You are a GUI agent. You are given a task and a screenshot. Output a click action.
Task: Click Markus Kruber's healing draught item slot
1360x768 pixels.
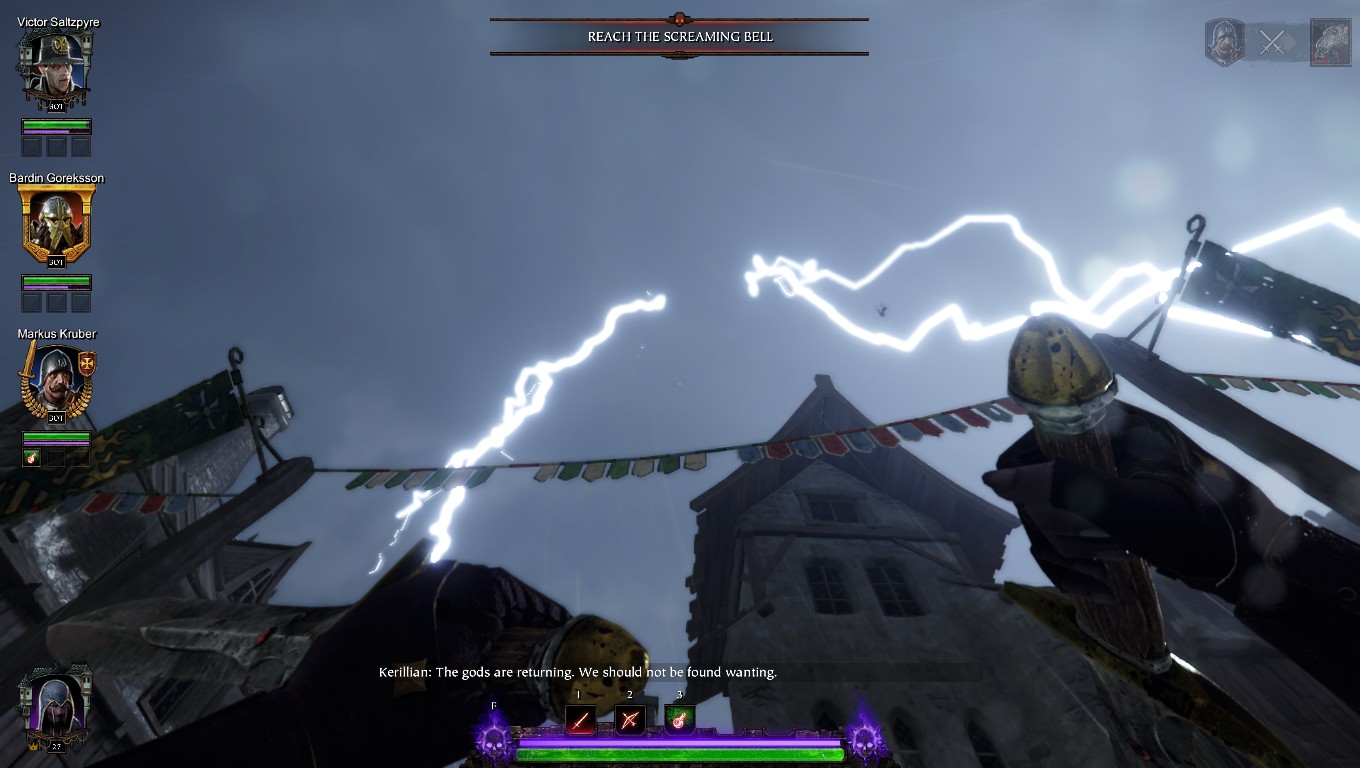point(33,457)
